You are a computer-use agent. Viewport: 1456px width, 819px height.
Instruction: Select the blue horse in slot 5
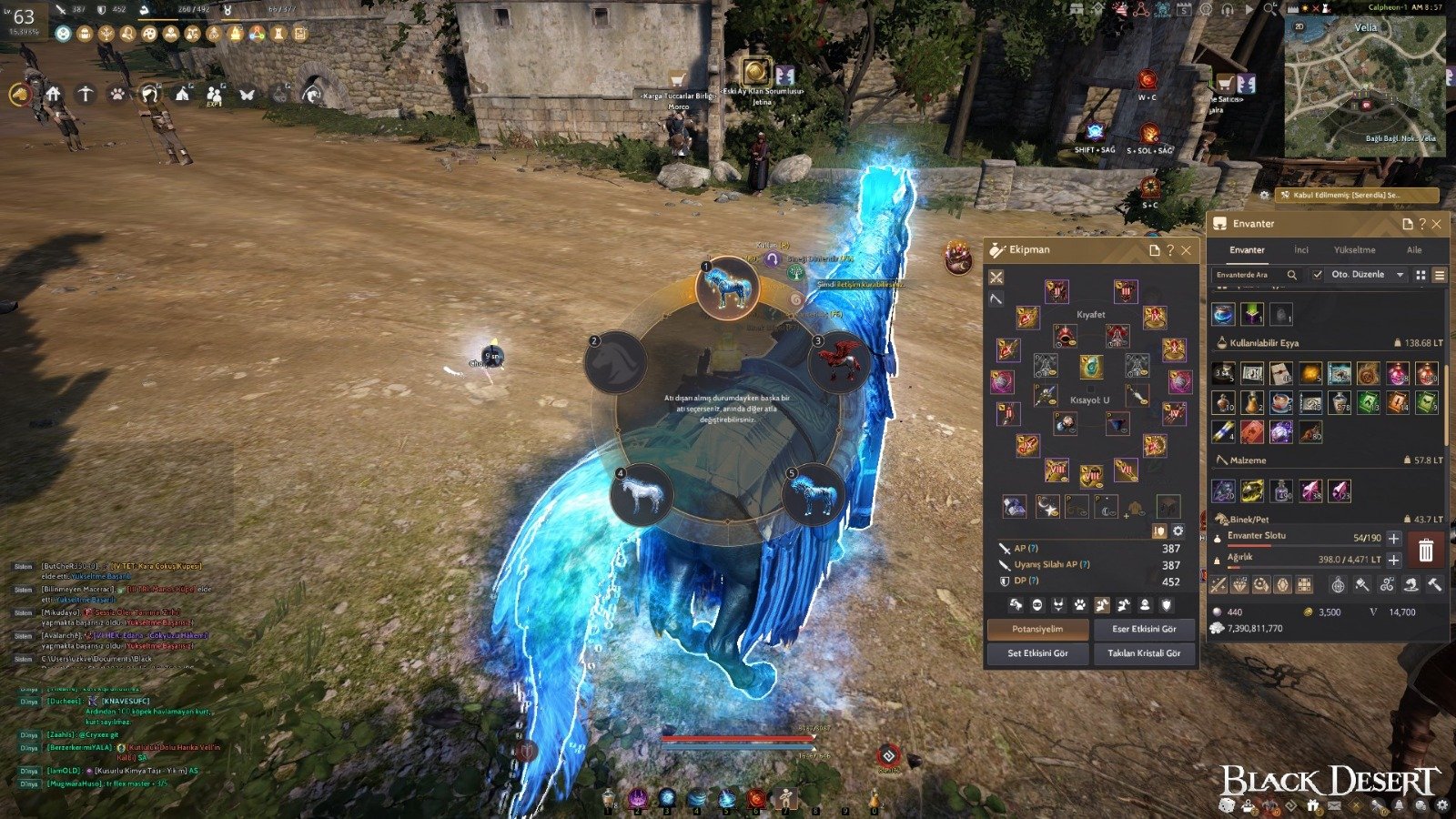812,495
